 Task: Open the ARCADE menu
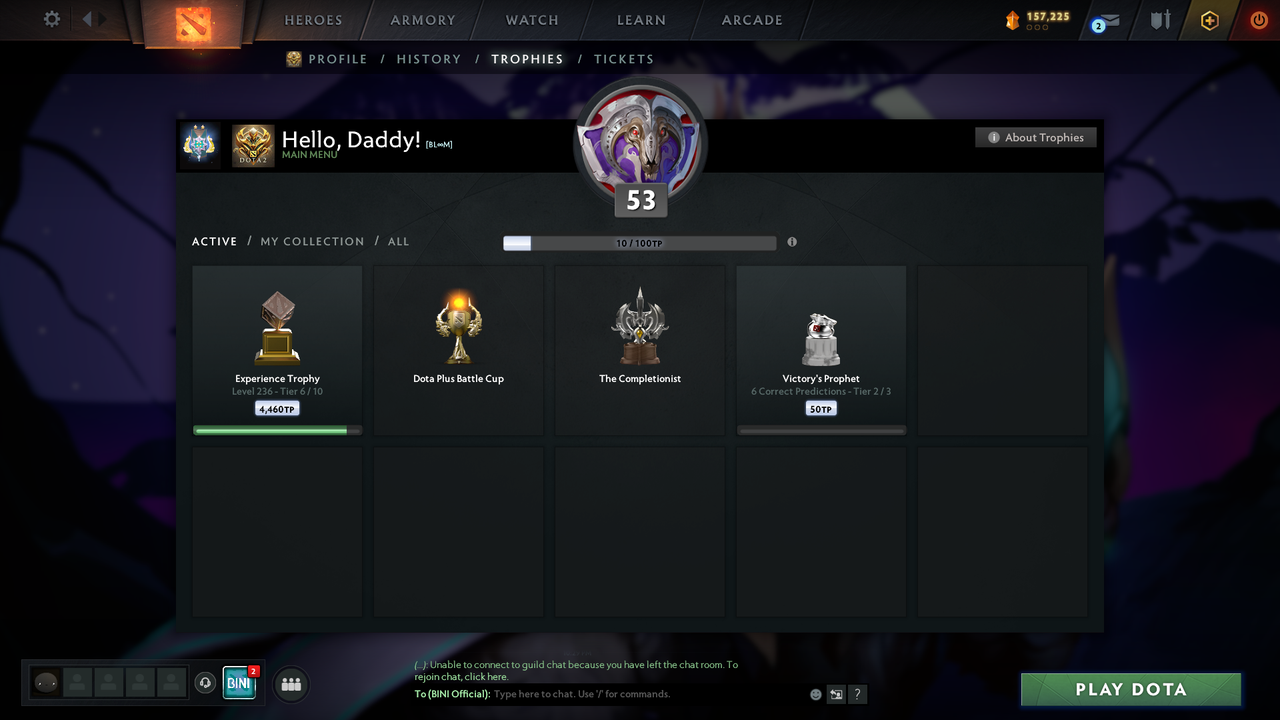(x=751, y=20)
